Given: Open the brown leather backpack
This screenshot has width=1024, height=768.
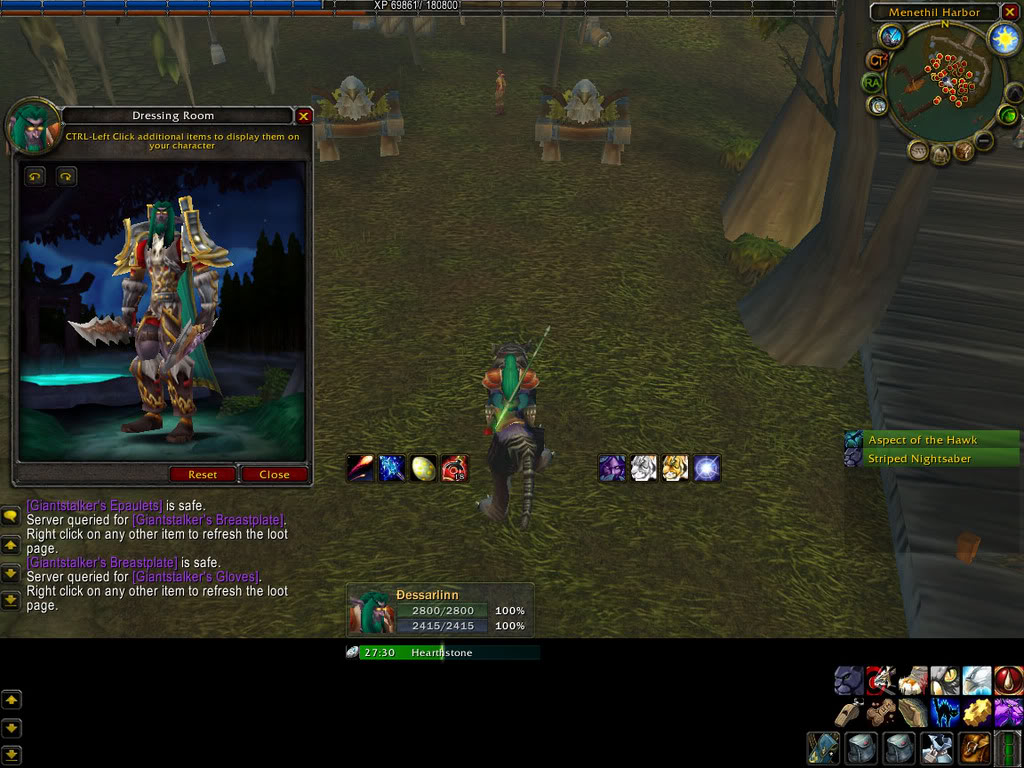Looking at the screenshot, I should pos(975,747).
